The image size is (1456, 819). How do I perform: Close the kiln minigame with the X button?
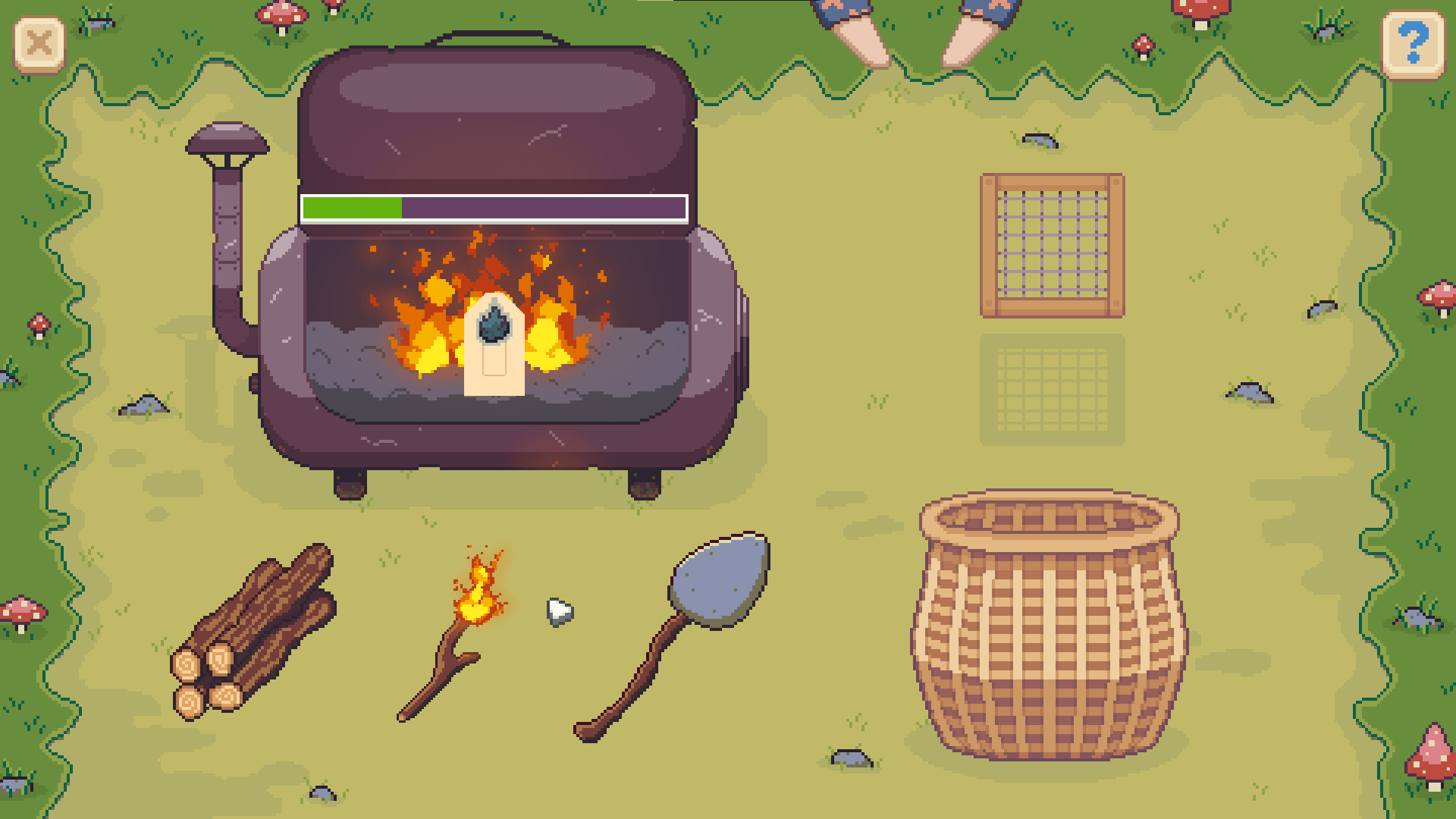(x=39, y=44)
